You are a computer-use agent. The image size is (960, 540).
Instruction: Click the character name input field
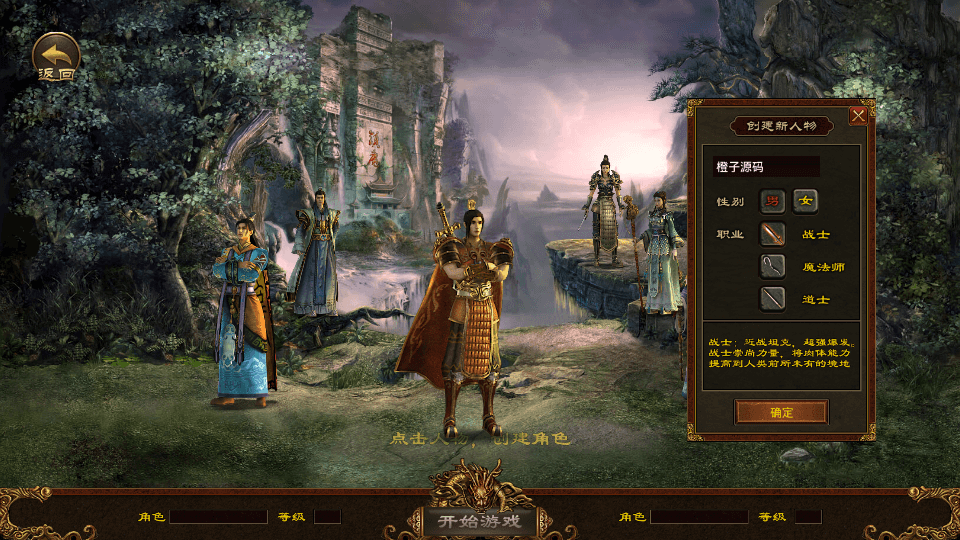click(765, 167)
